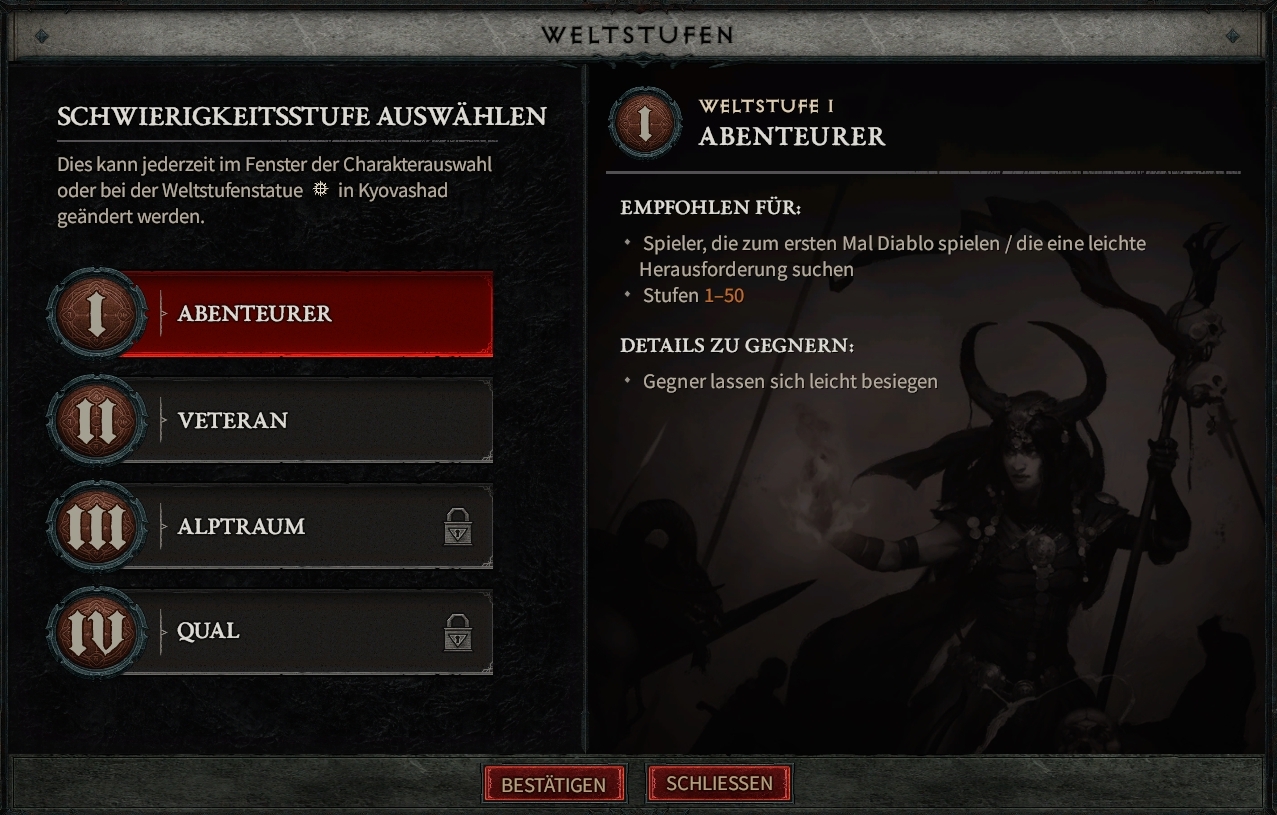Viewport: 1277px width, 815px height.
Task: Select the locked Alptraum tier
Action: point(300,526)
